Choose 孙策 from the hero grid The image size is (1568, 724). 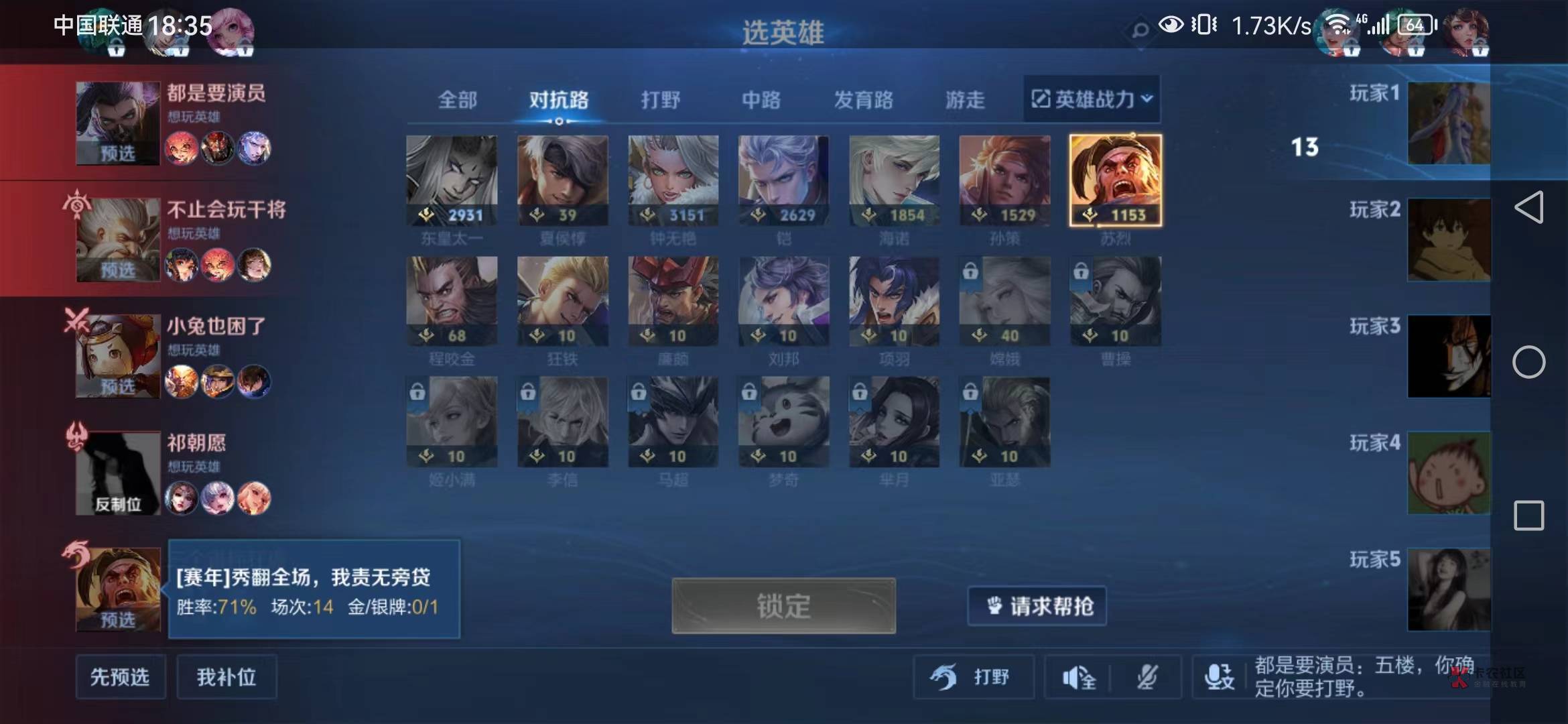(1004, 180)
